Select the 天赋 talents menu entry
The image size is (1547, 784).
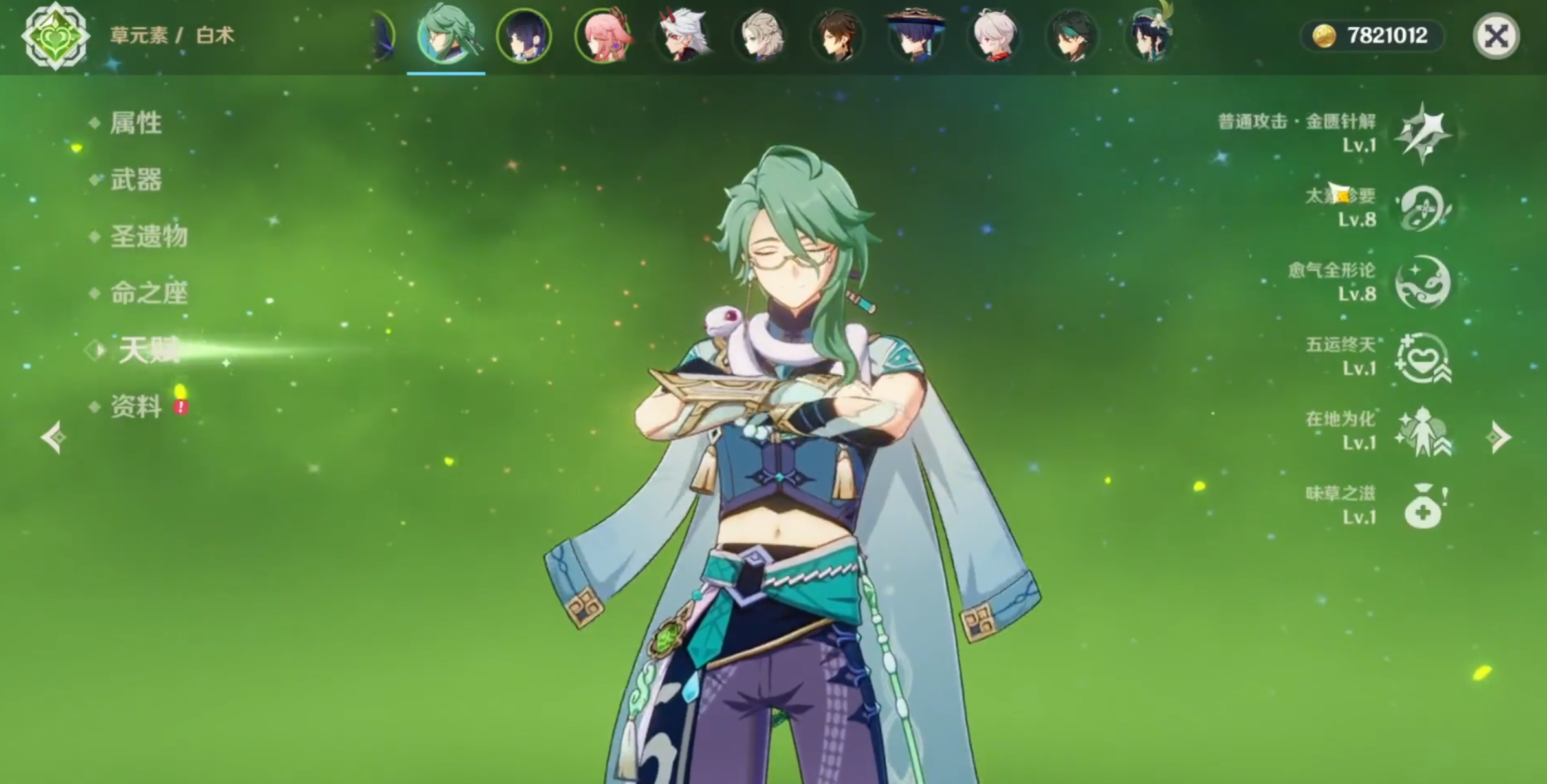point(148,351)
